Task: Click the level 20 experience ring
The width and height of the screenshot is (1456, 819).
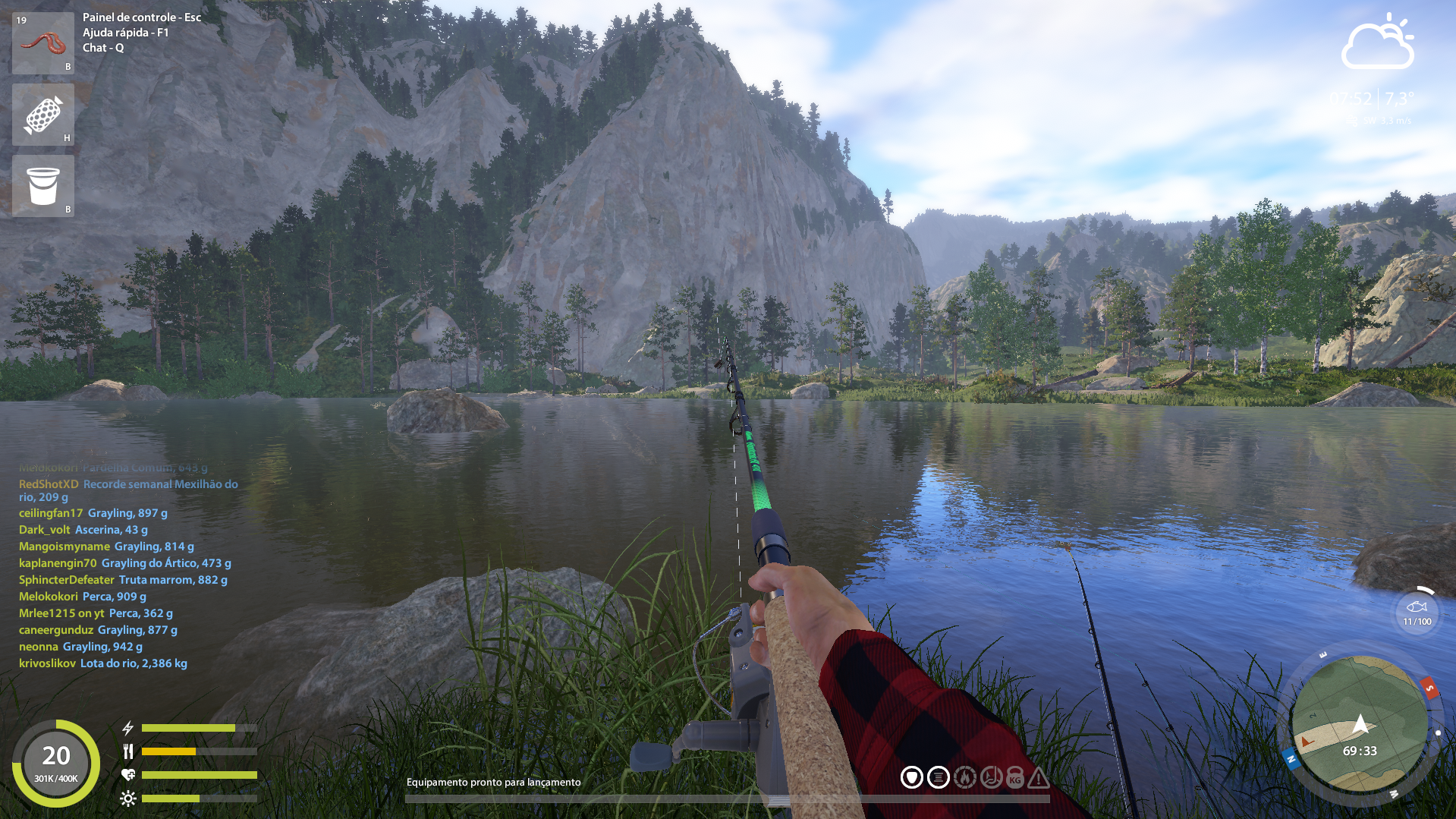Action: coord(56,763)
